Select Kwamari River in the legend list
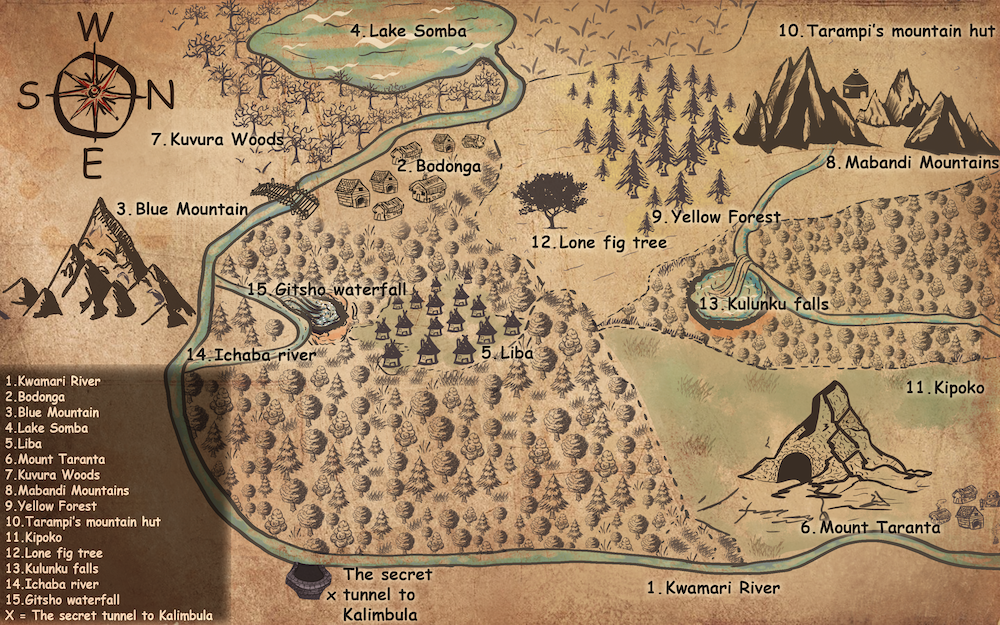Image resolution: width=1000 pixels, height=625 pixels. click(x=53, y=381)
